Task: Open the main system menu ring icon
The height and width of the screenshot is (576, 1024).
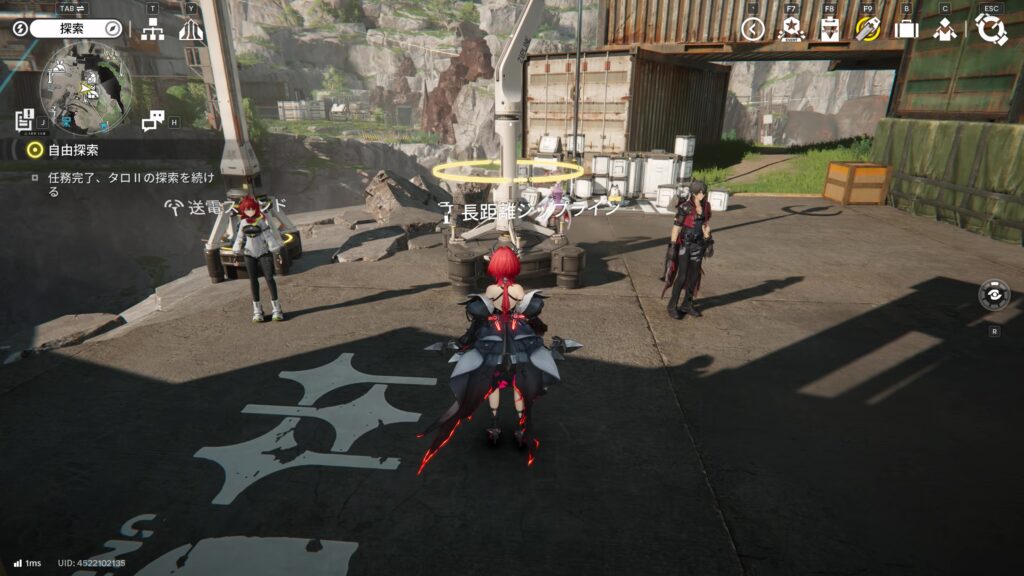Action: [990, 29]
